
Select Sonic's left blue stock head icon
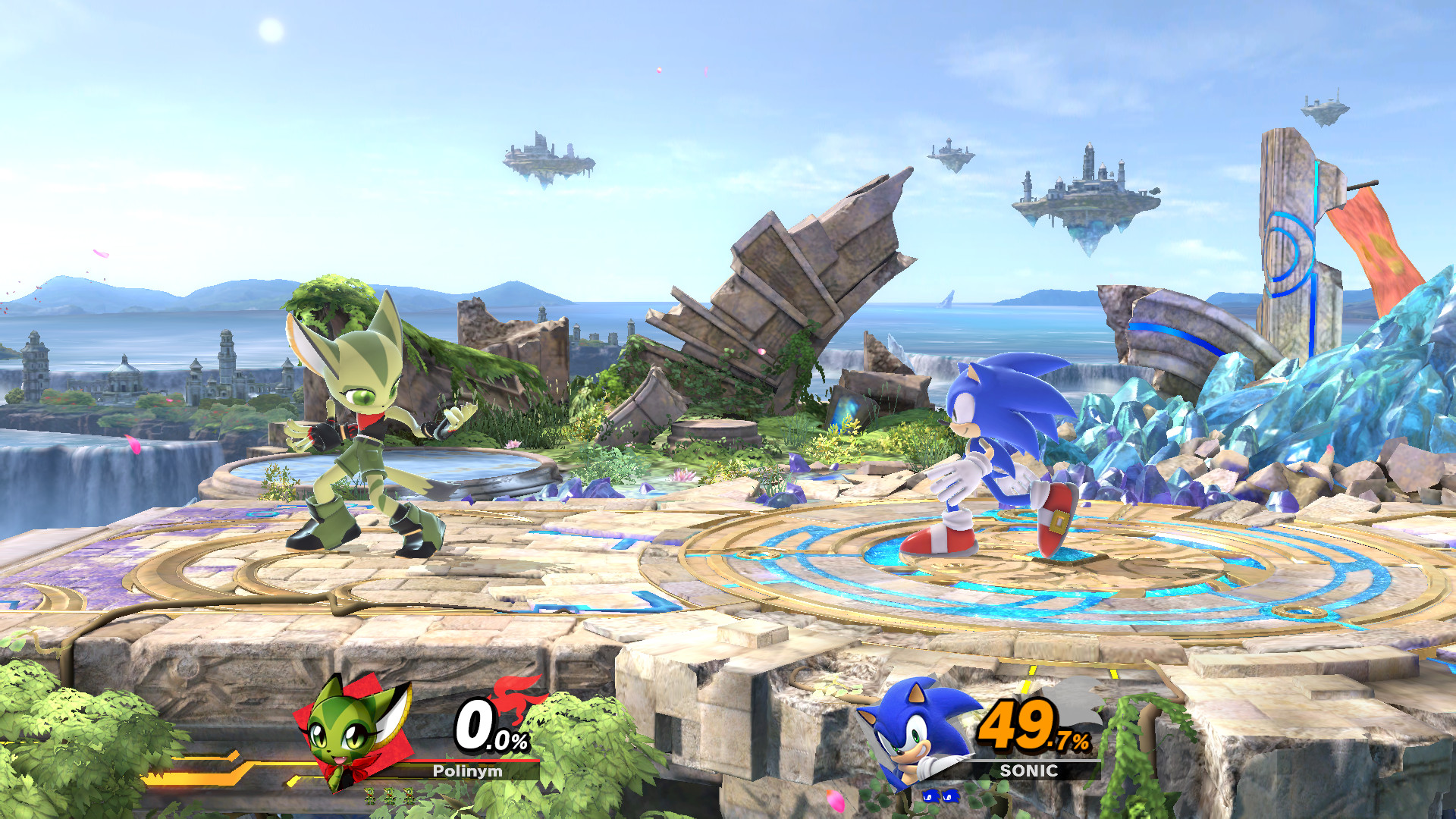point(931,797)
